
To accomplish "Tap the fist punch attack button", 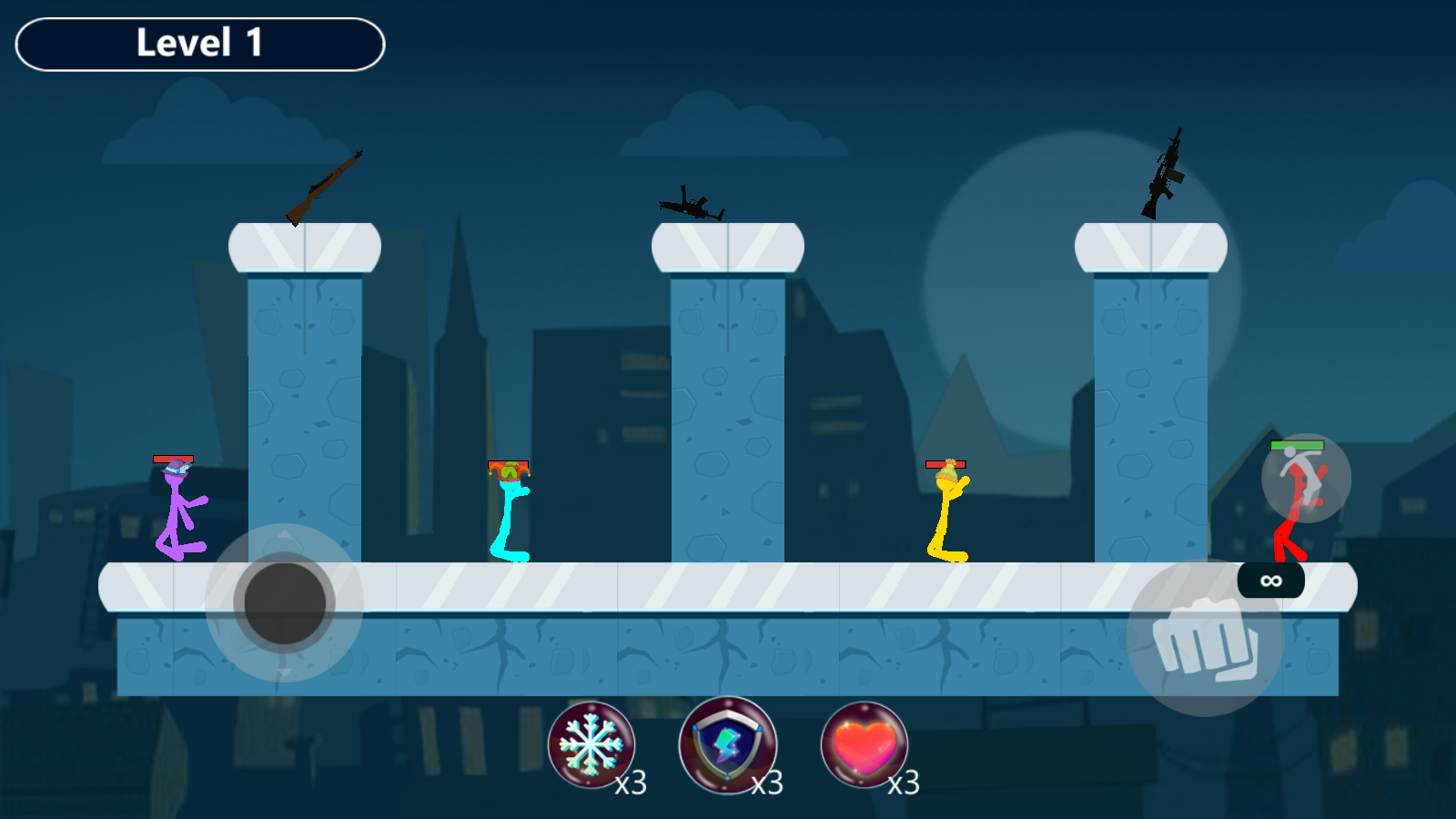I will coord(1205,638).
